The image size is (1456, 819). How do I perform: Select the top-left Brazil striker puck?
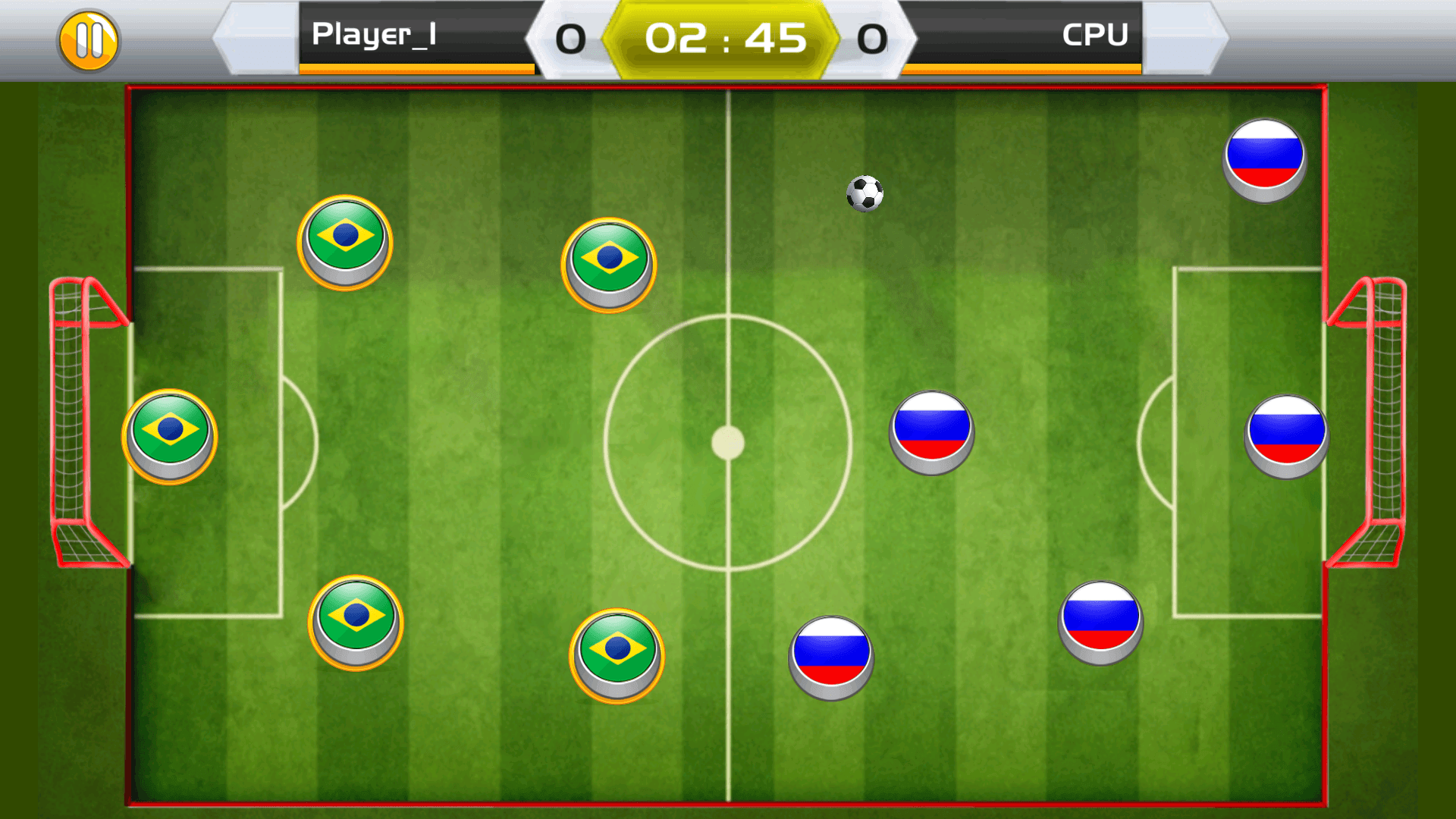click(345, 239)
